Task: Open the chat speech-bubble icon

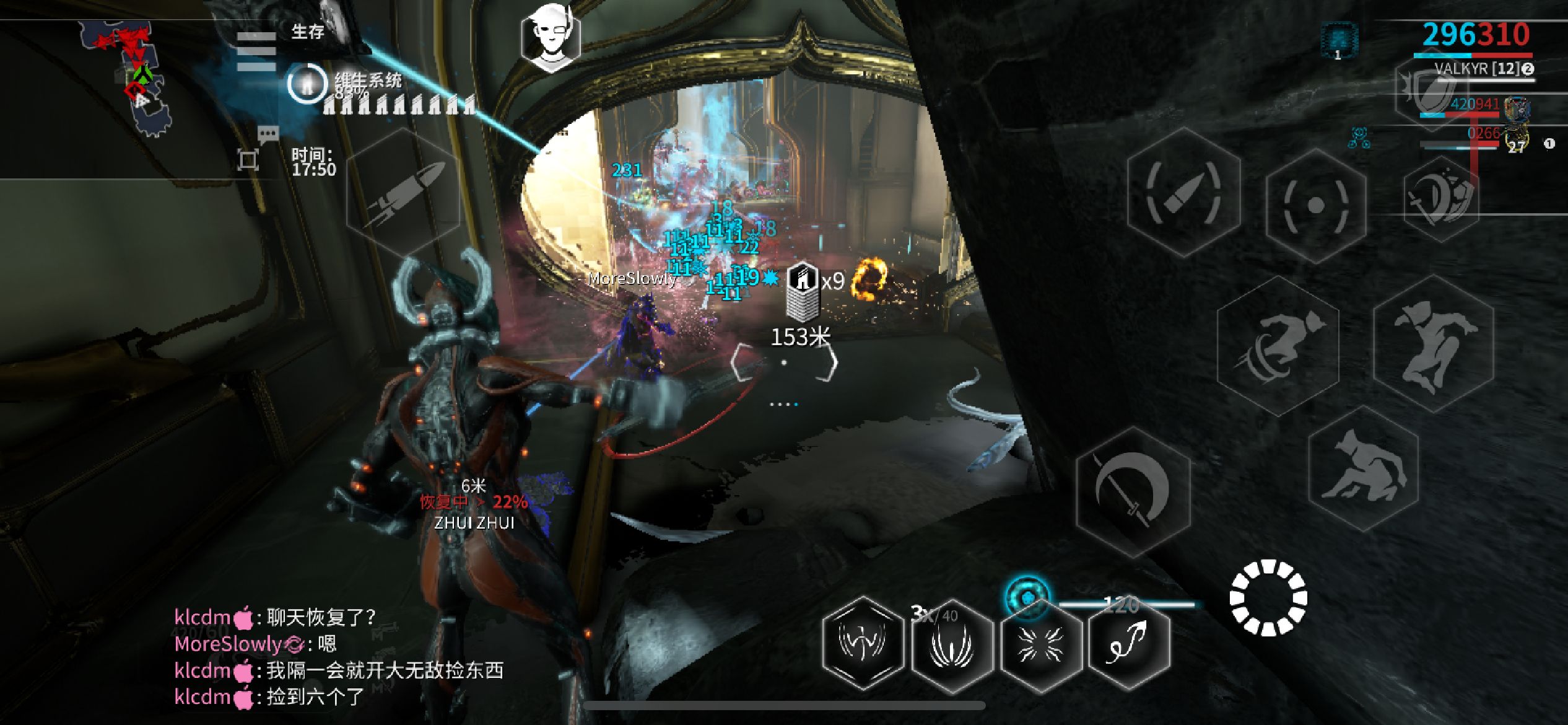Action: 268,134
